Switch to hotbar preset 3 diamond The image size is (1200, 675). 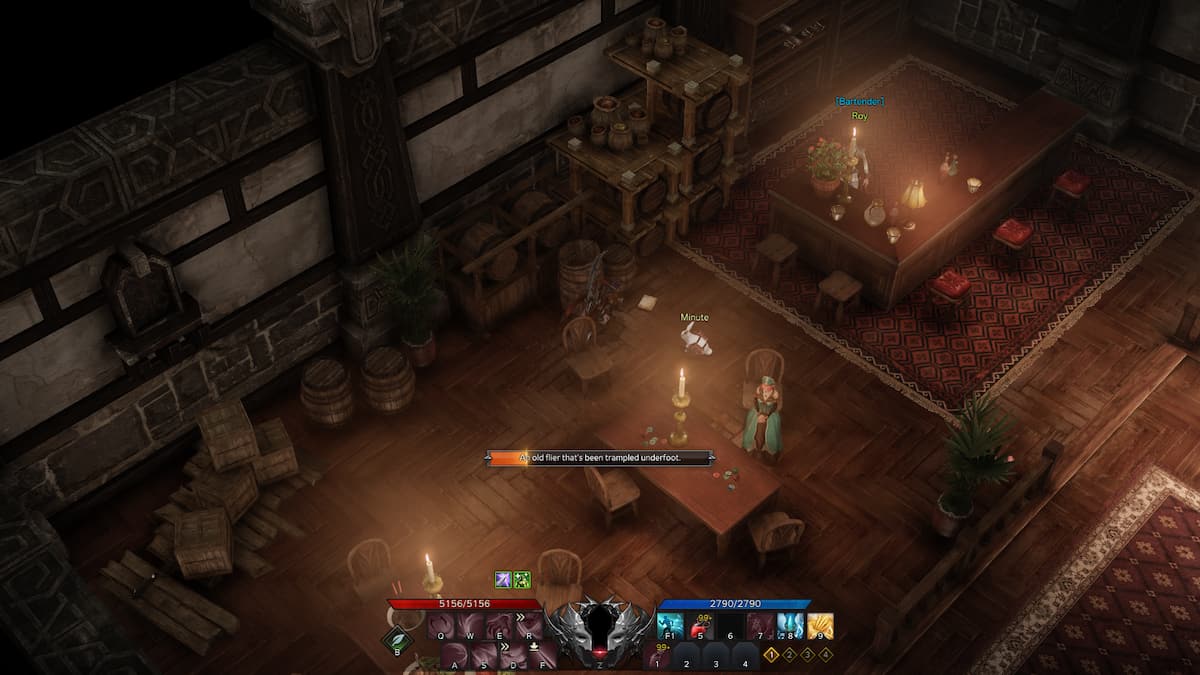pos(807,655)
